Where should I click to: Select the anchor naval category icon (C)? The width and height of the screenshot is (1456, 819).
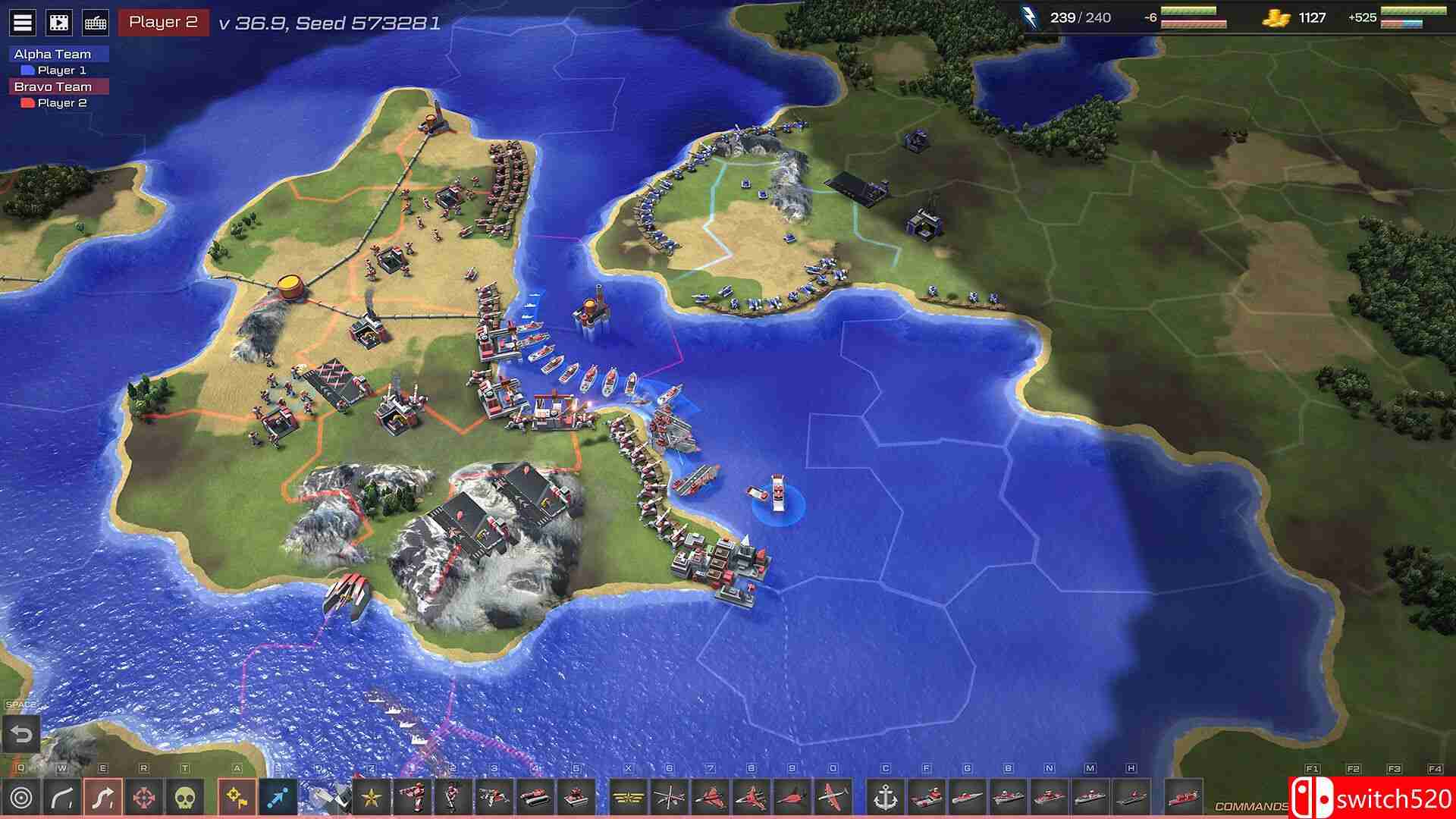coord(884,796)
